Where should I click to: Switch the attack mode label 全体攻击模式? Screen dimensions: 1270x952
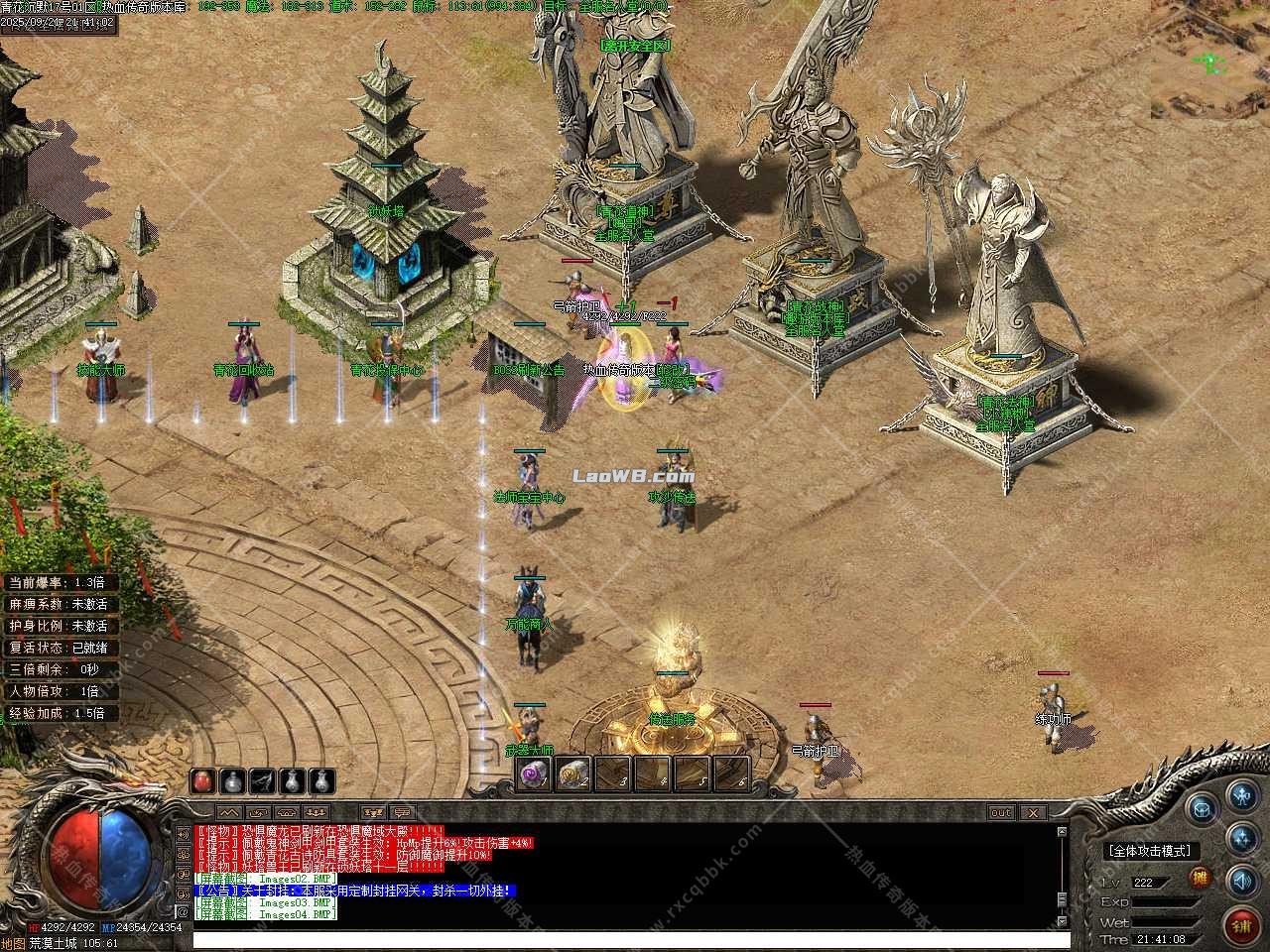tap(1150, 851)
